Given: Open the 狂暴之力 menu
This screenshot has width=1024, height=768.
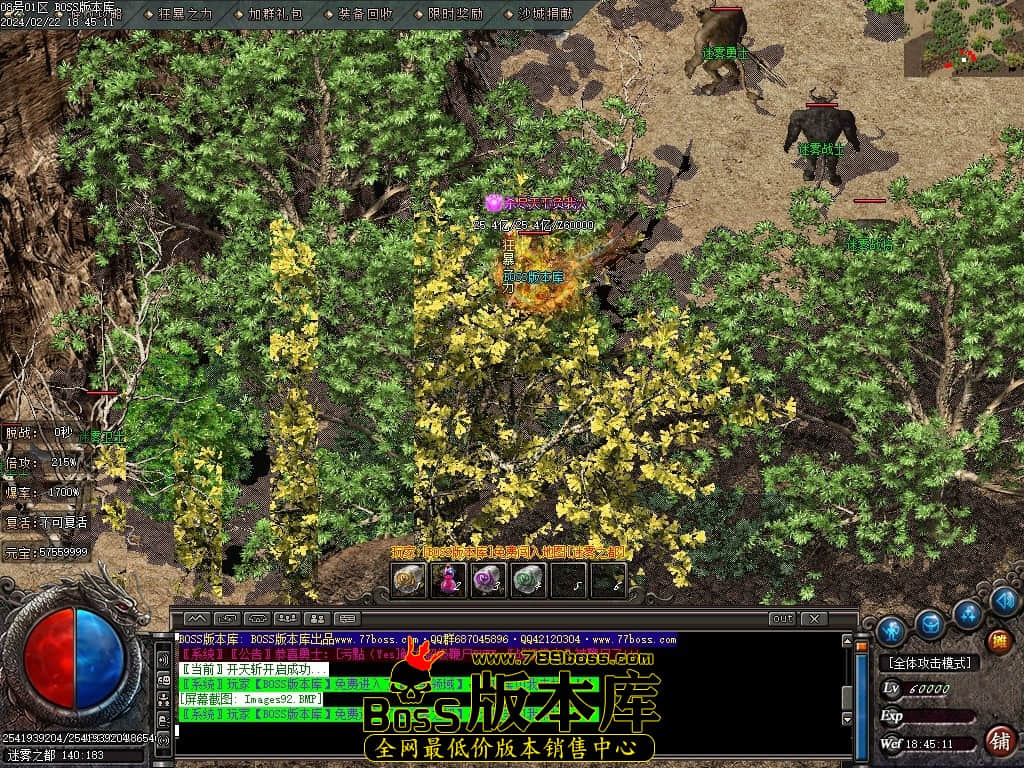Looking at the screenshot, I should point(186,14).
